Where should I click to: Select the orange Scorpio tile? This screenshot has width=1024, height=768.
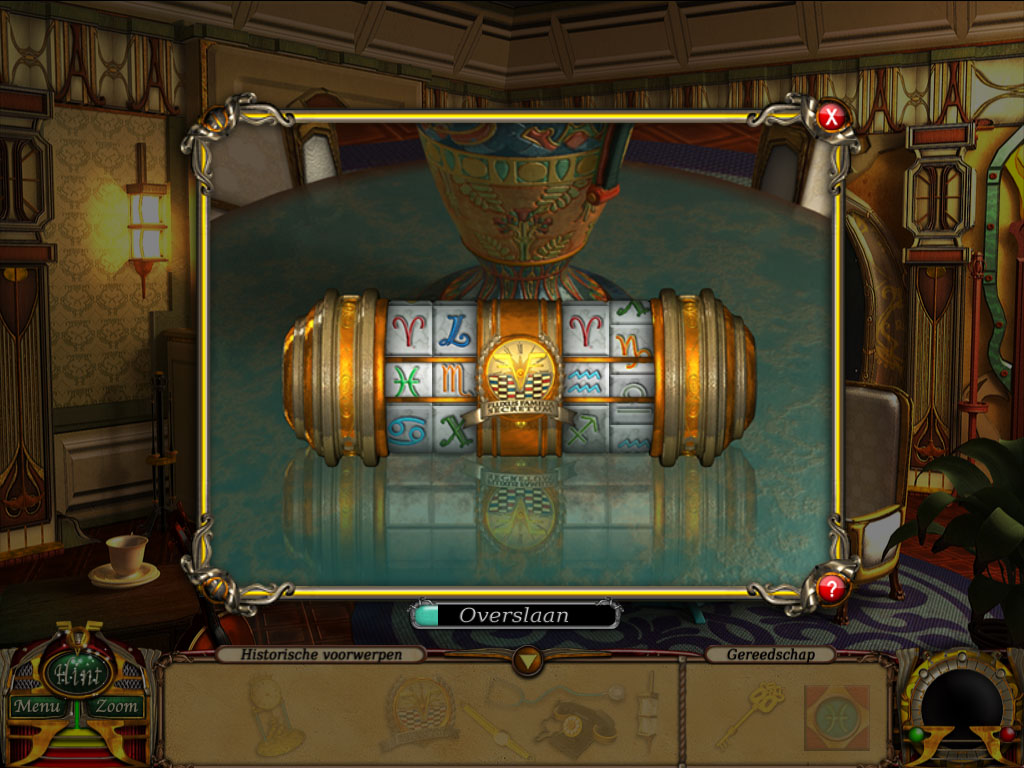454,380
